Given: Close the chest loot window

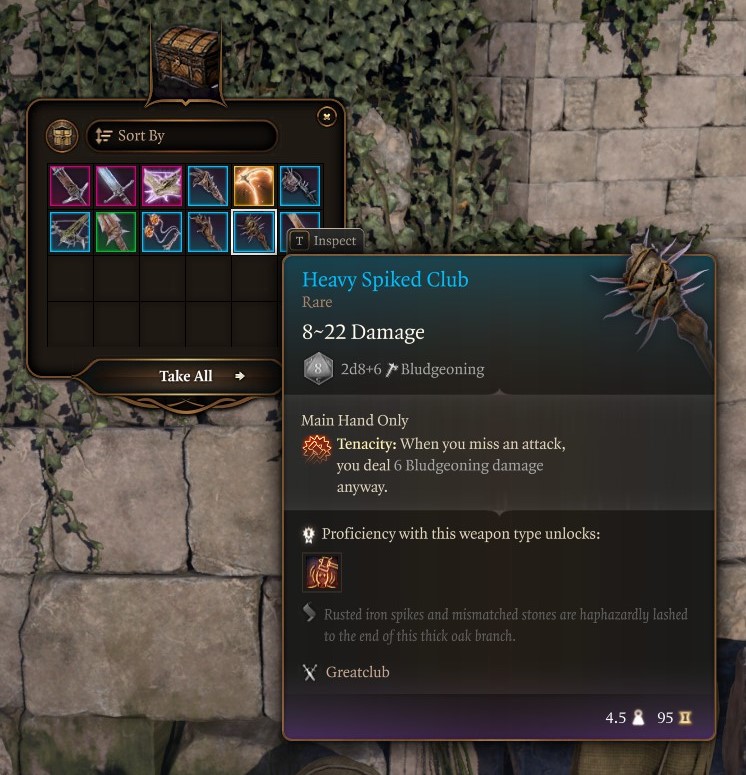Looking at the screenshot, I should [326, 117].
